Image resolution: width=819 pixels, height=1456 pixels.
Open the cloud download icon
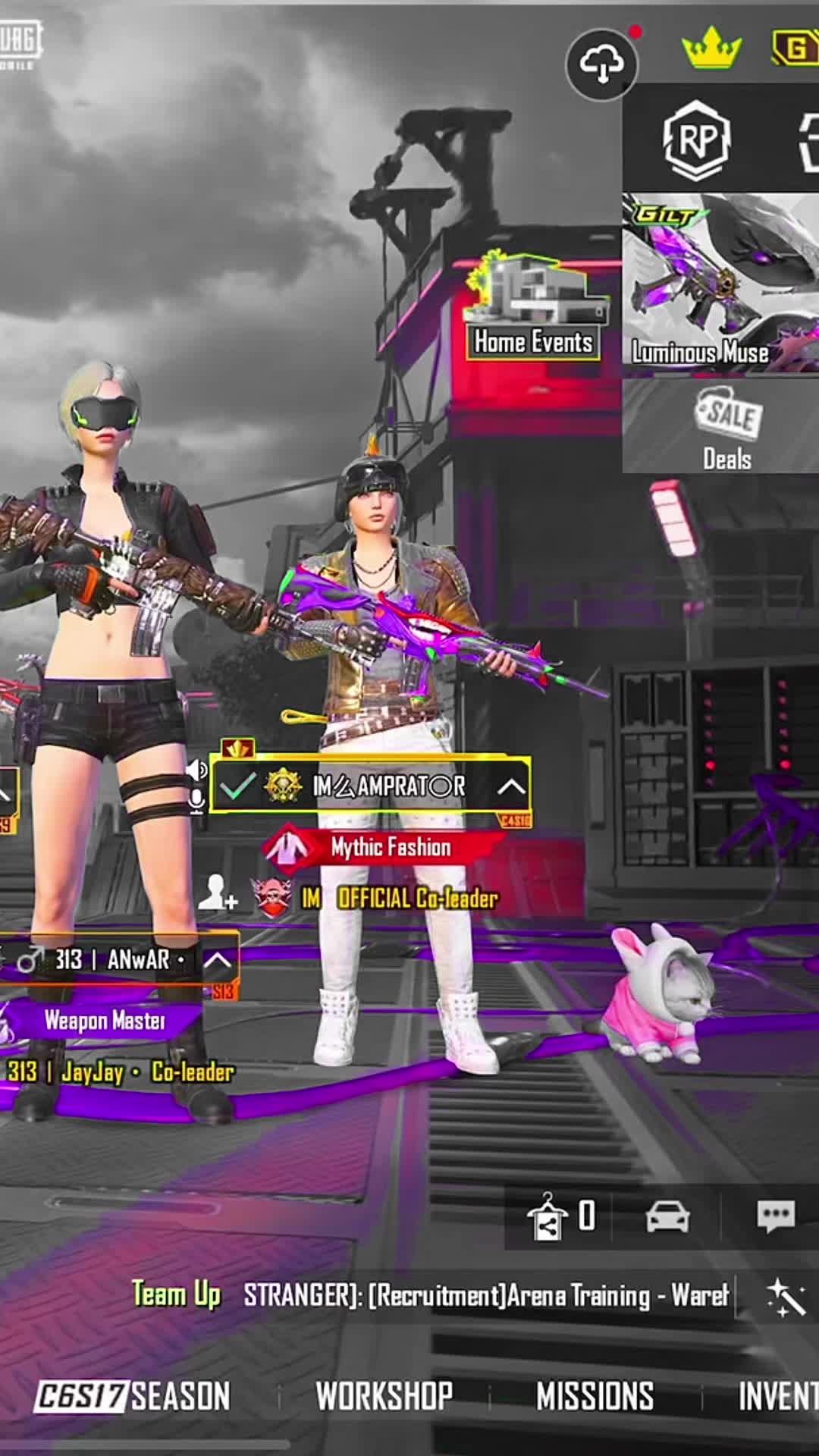coord(602,64)
